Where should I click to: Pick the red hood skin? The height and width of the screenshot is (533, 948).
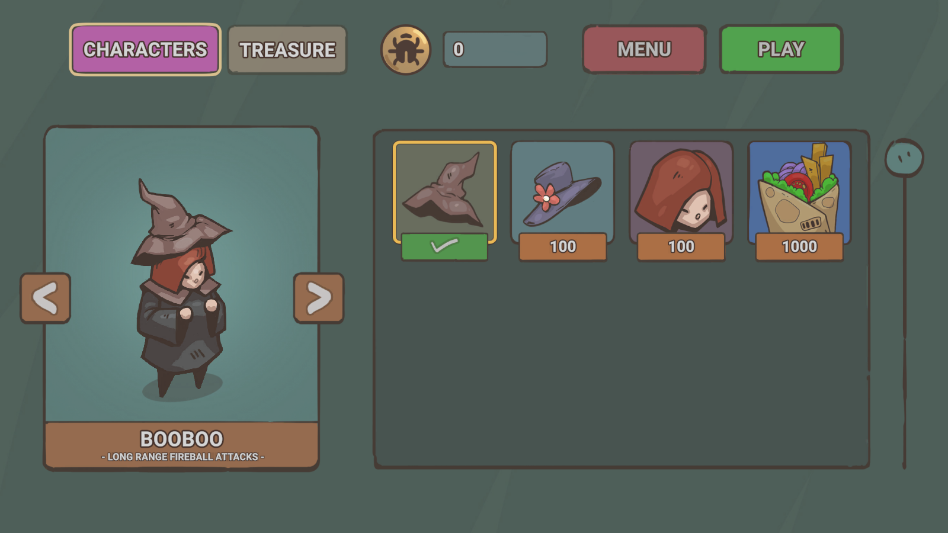[x=680, y=188]
